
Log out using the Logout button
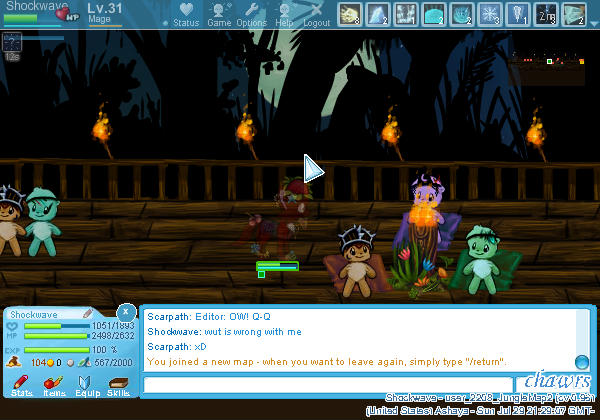pos(316,15)
